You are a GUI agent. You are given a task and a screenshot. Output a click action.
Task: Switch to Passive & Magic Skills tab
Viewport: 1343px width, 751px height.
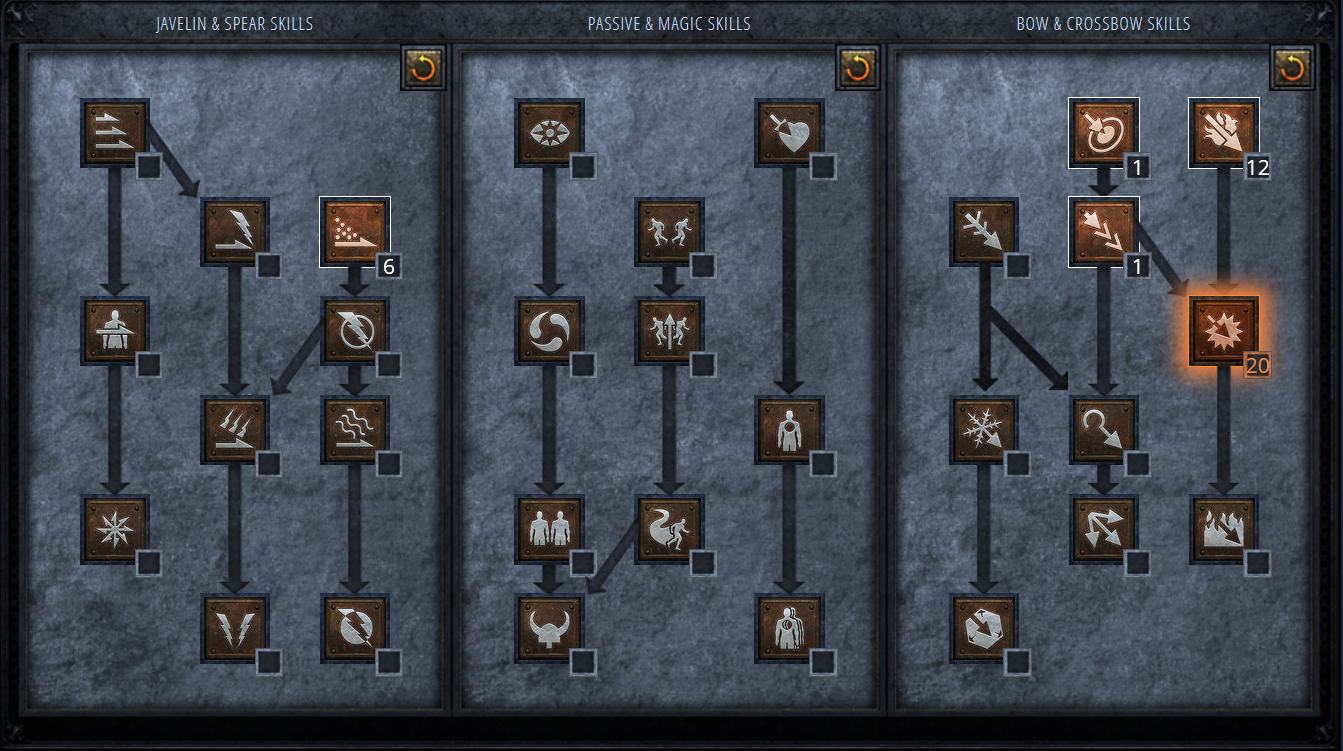(x=668, y=23)
